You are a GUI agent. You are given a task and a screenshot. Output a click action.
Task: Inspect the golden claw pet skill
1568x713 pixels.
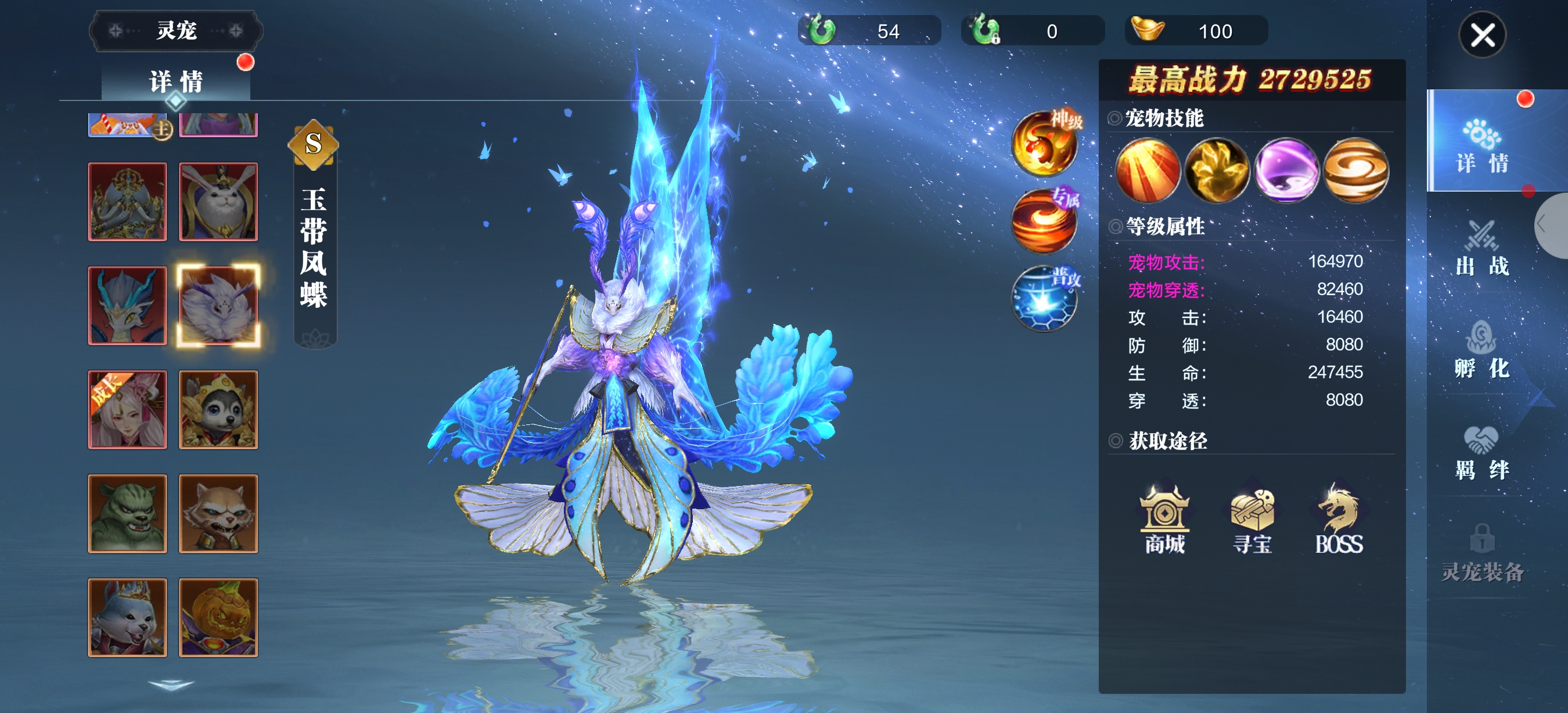tap(1217, 170)
